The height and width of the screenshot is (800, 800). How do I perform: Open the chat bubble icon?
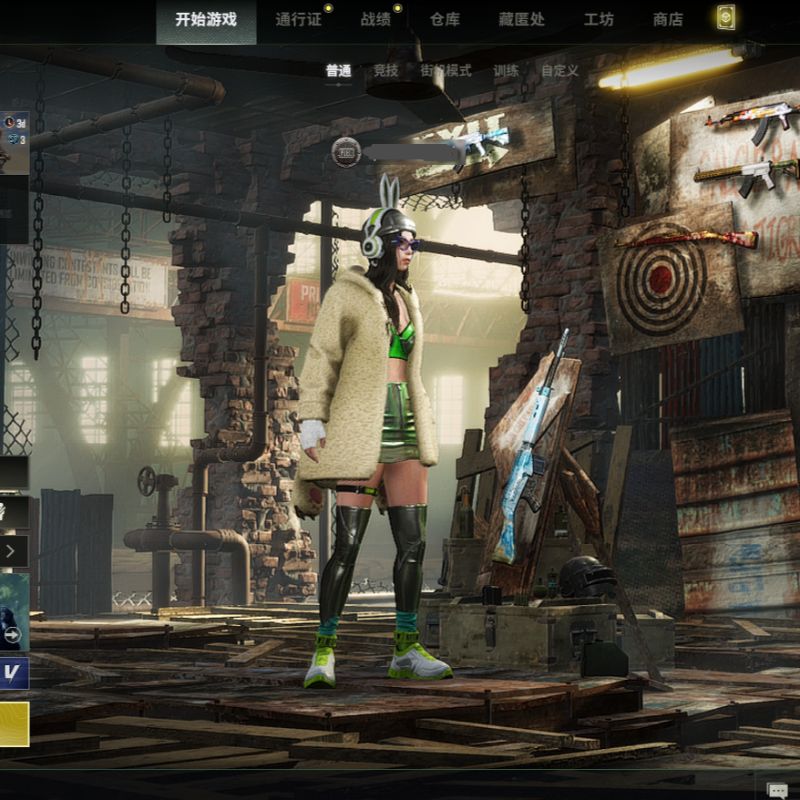(x=776, y=790)
